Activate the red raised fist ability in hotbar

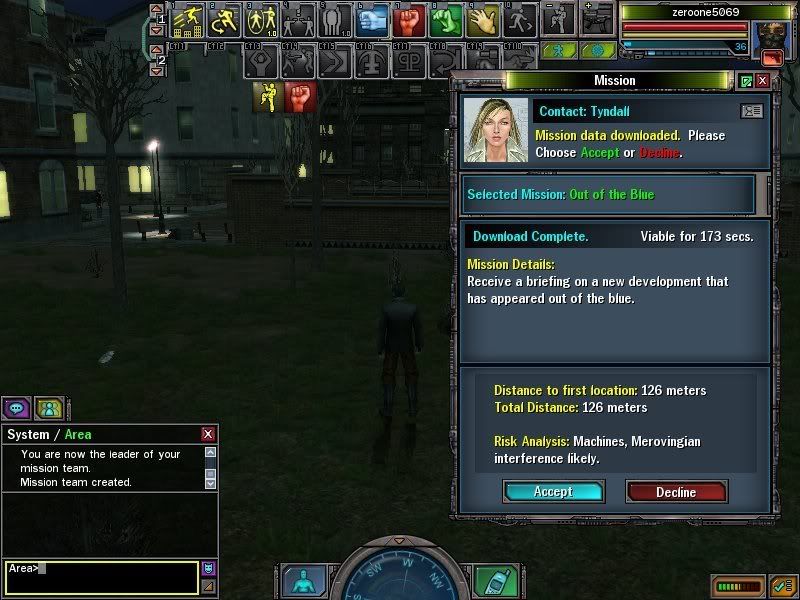(407, 20)
